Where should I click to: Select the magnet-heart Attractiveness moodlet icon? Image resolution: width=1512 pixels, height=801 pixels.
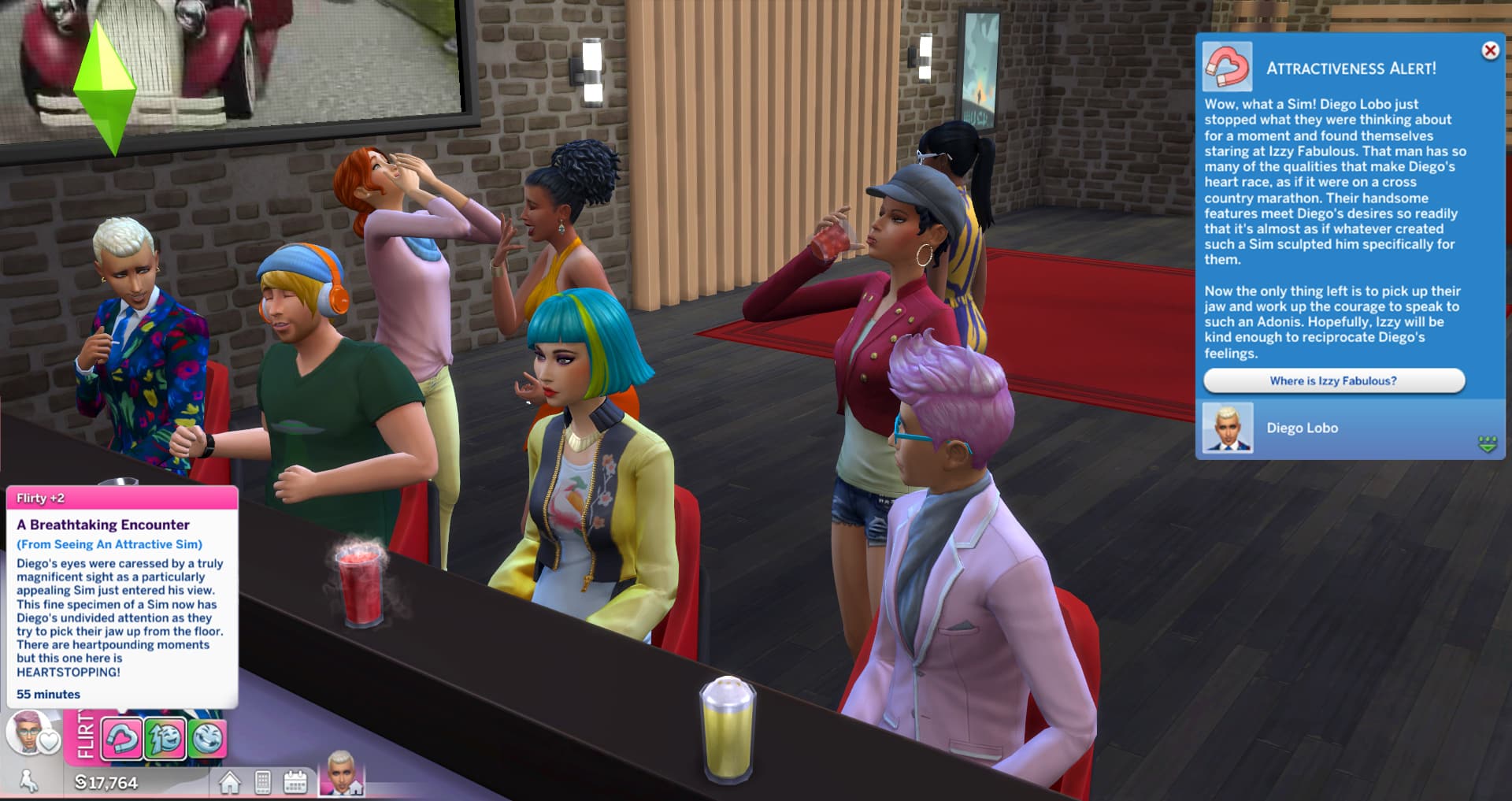(122, 738)
